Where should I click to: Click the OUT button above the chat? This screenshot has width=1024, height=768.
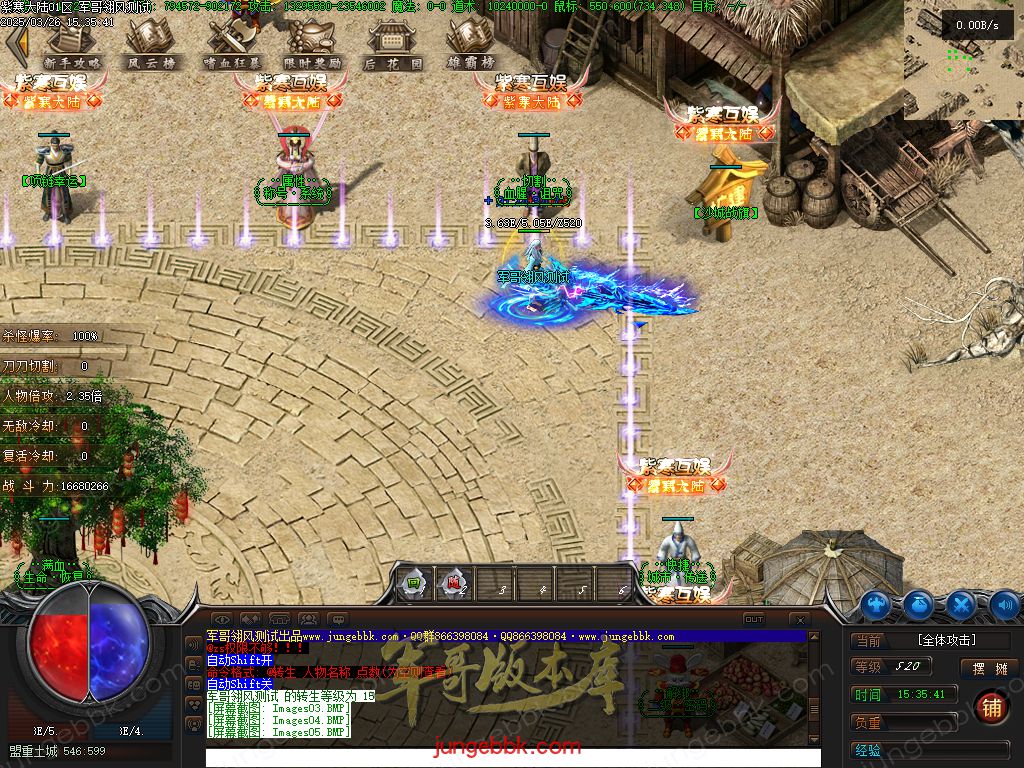pos(754,620)
